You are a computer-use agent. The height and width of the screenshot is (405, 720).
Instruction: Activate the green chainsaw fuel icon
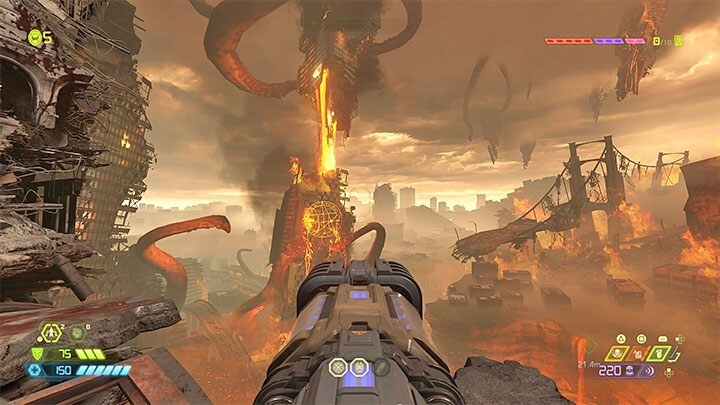click(657, 353)
